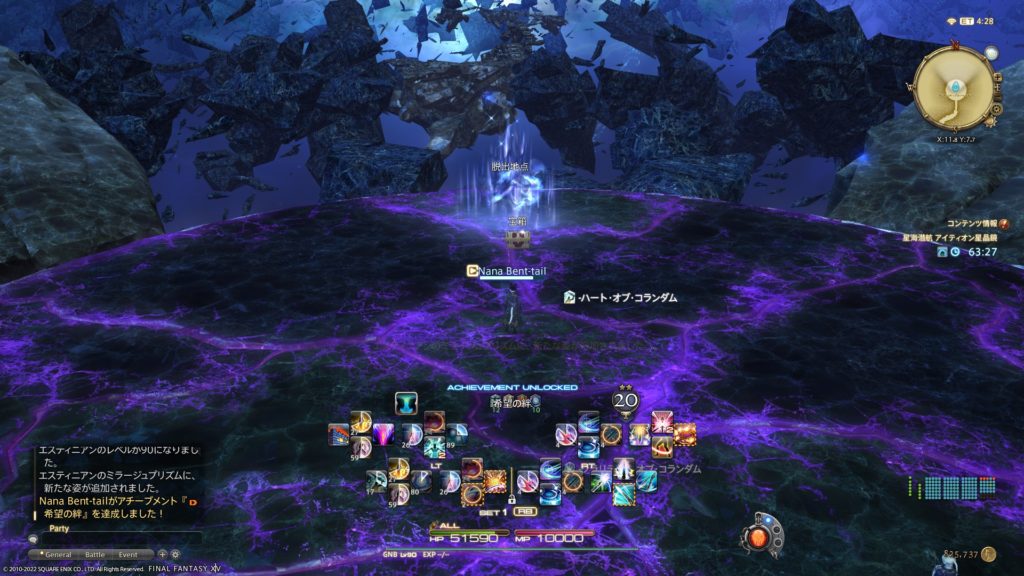This screenshot has height=576, width=1024.
Task: Select the Event chat tab
Action: (128, 554)
